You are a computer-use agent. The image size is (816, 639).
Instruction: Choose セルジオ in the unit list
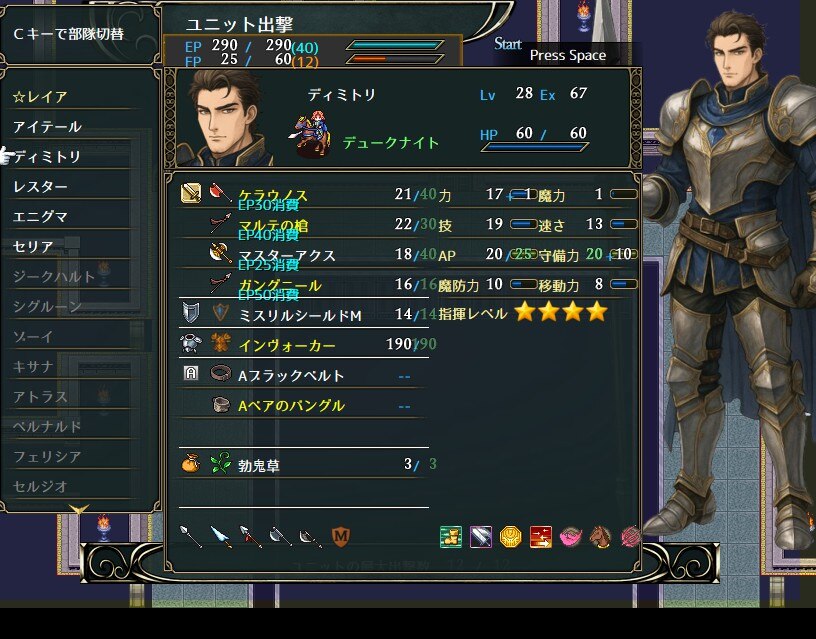tap(41, 486)
